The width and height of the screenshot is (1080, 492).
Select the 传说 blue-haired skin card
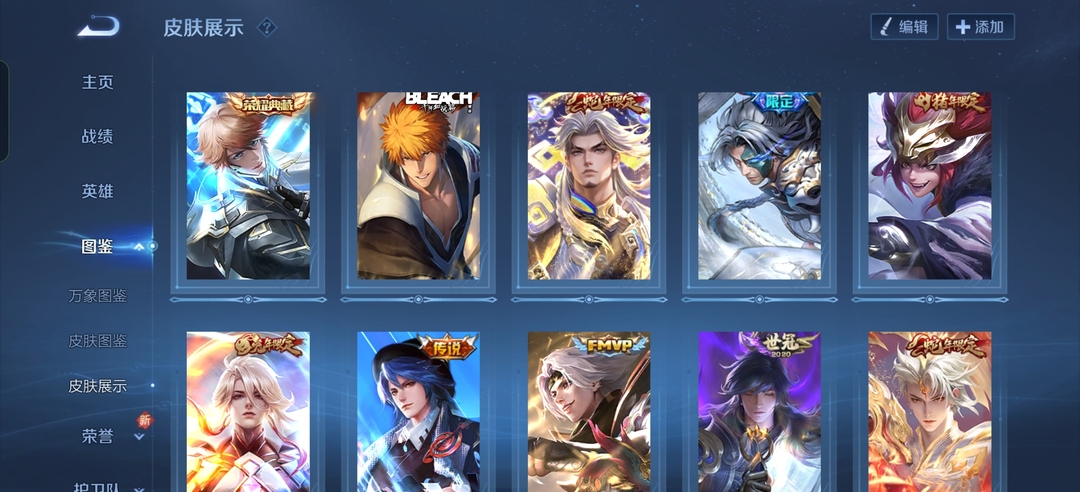418,412
